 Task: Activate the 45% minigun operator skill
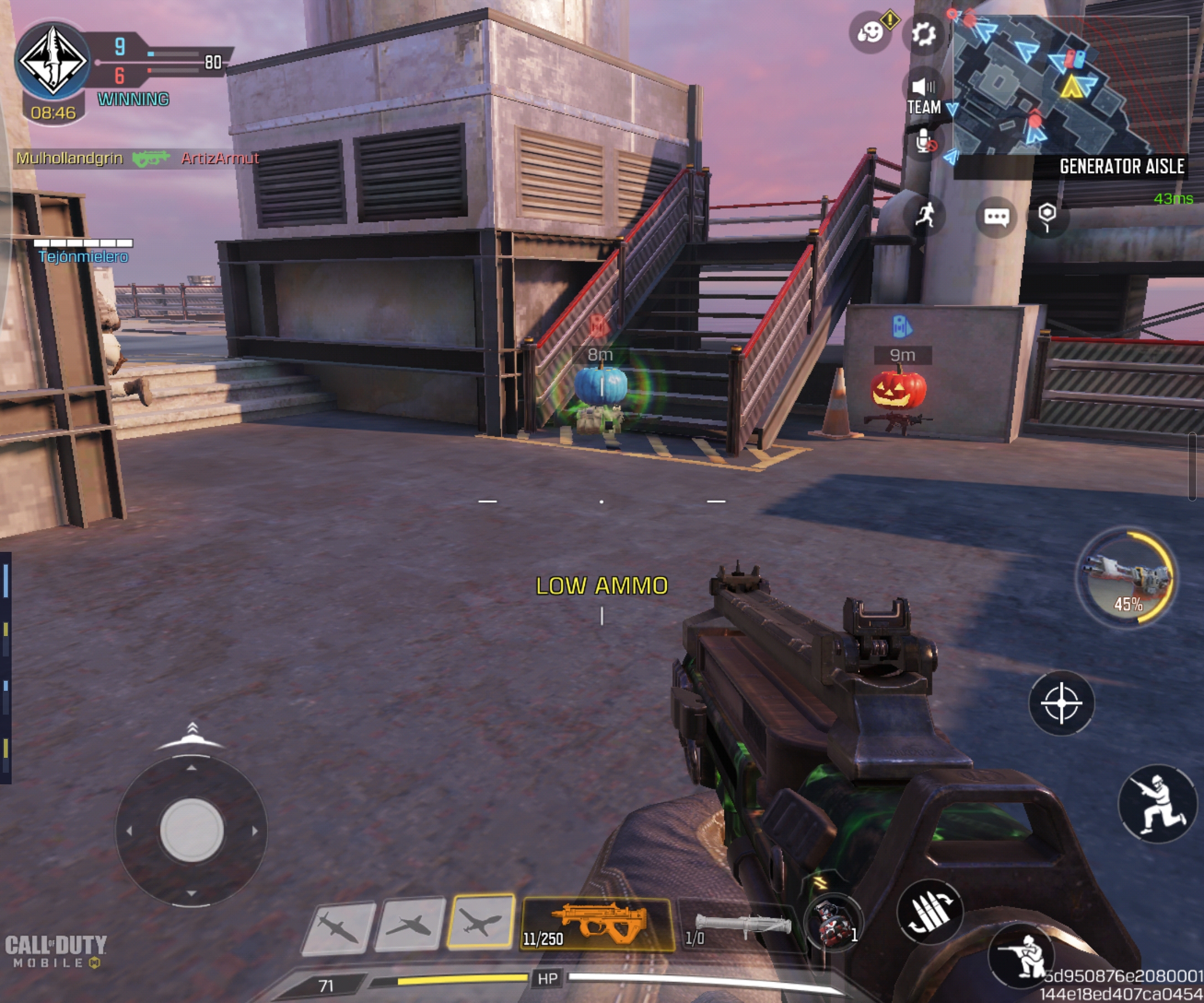click(x=1127, y=578)
